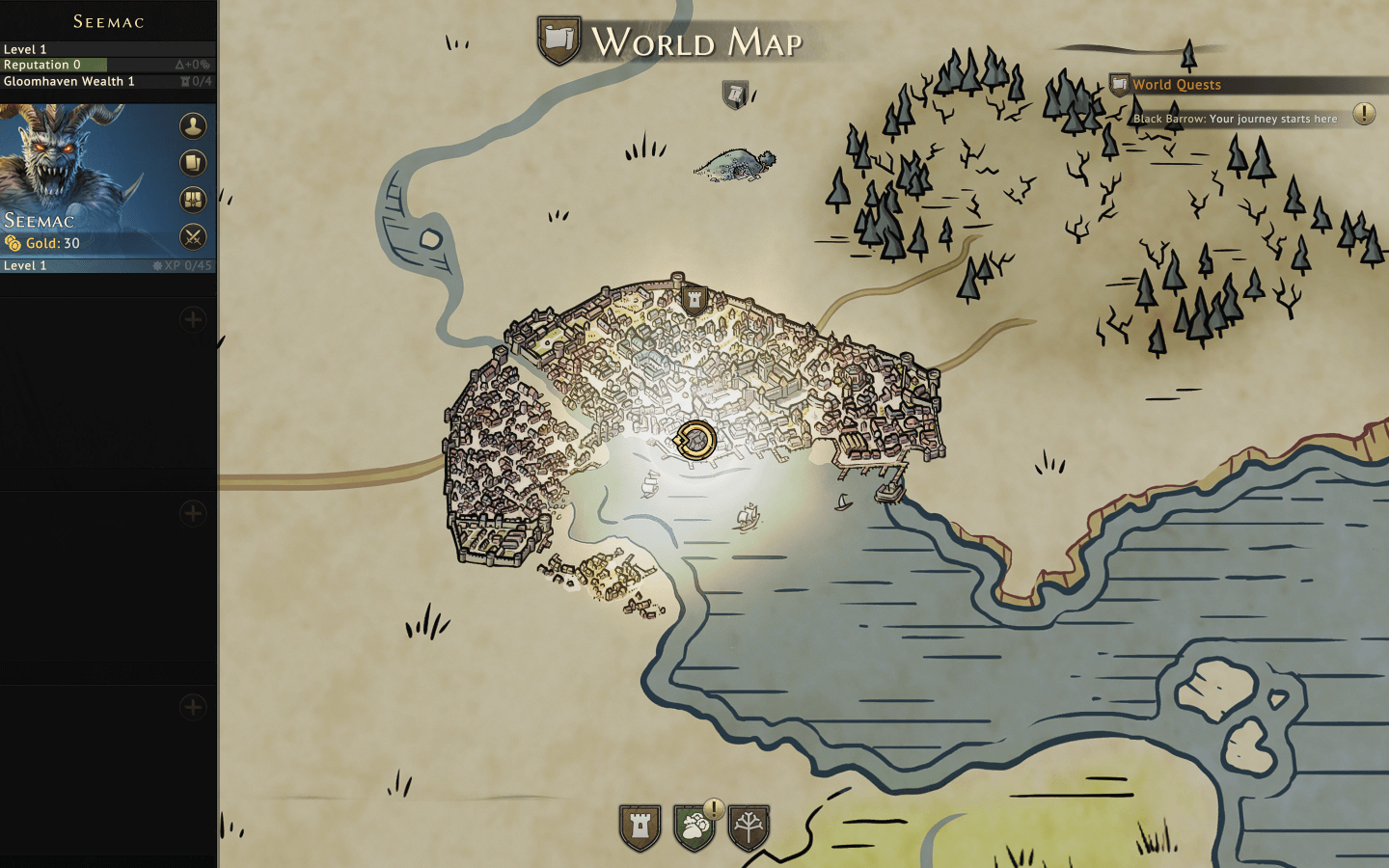Click the glowing gold marker in Gloomhaven
1389x868 pixels.
coord(694,441)
